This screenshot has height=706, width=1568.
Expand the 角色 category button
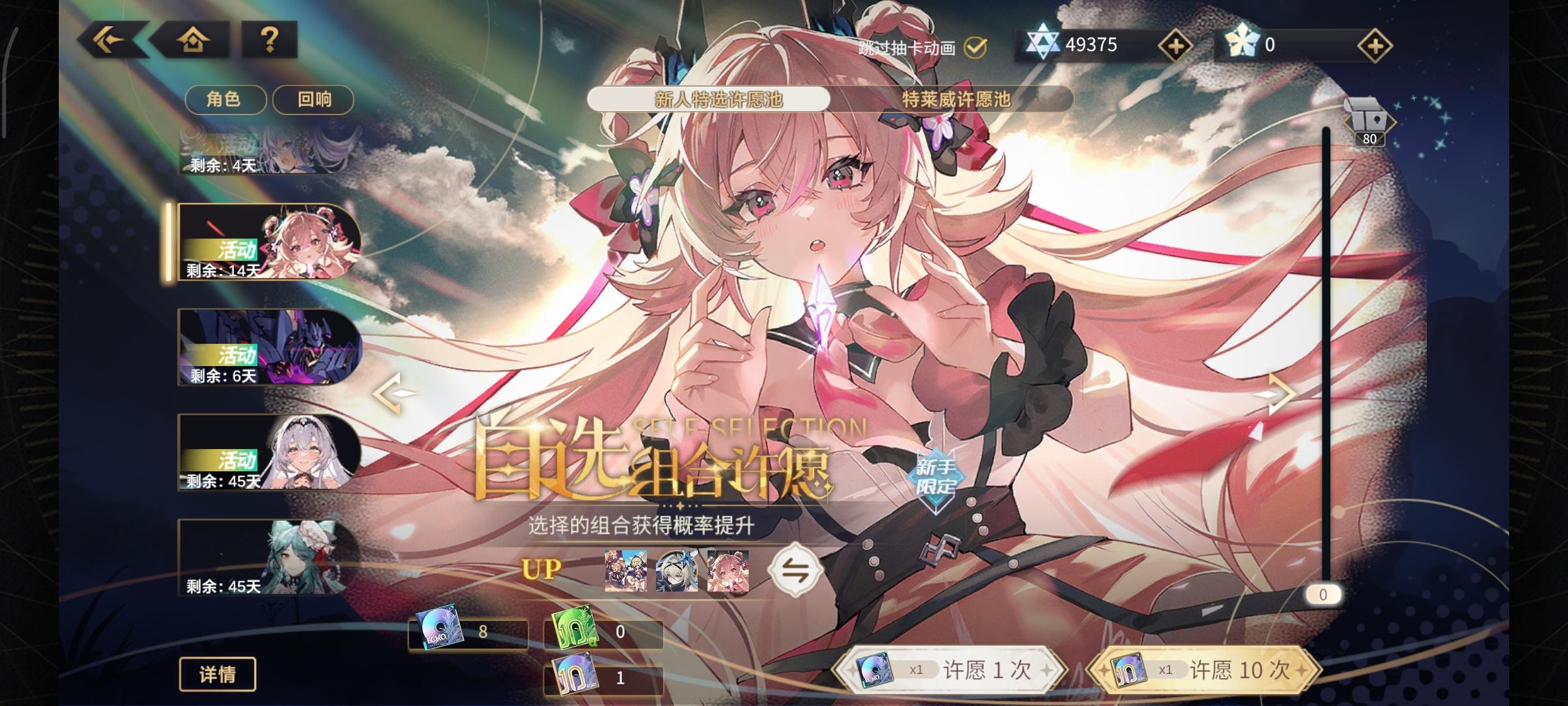coord(225,99)
